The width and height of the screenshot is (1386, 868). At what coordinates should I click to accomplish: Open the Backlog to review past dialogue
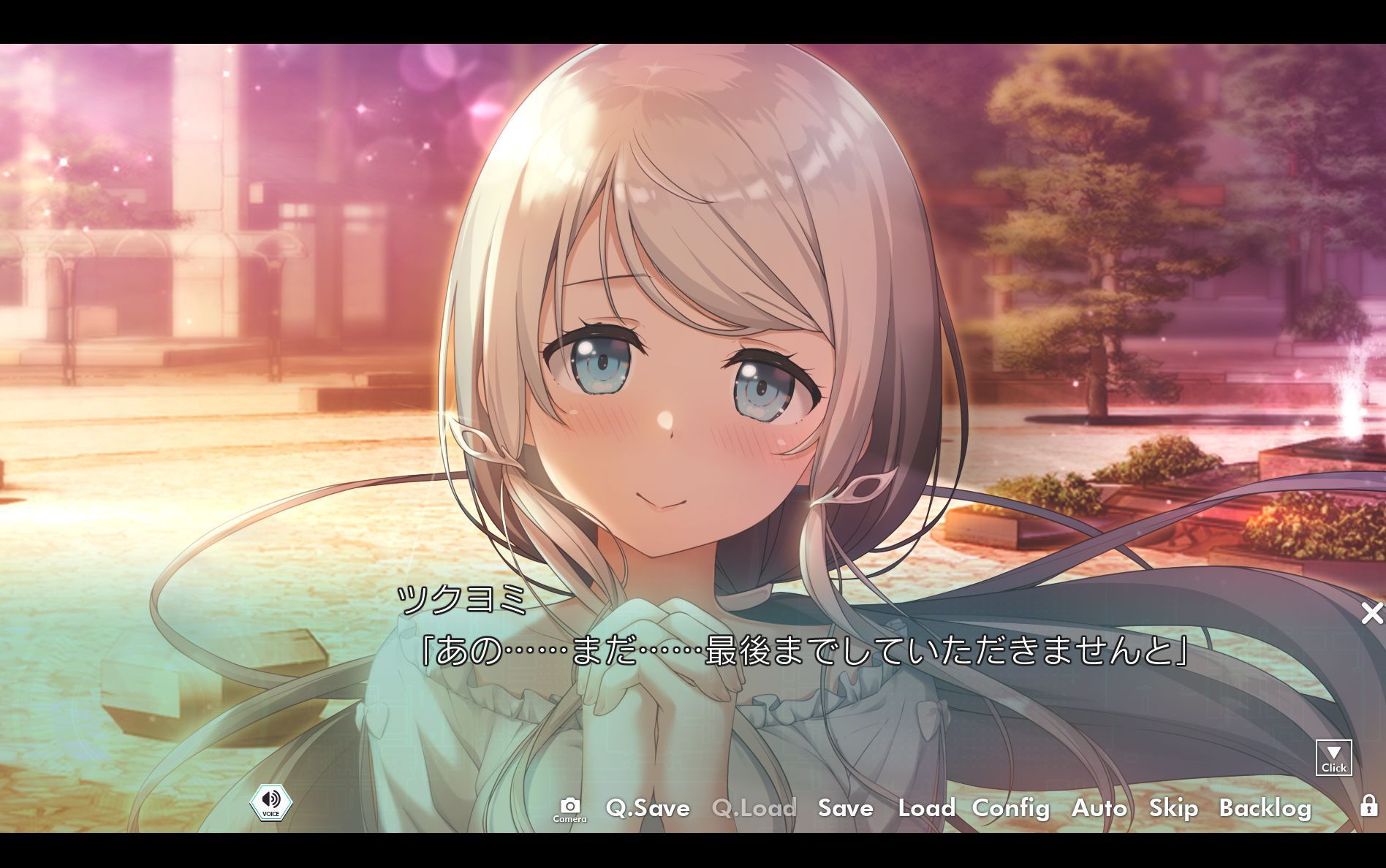(1266, 809)
